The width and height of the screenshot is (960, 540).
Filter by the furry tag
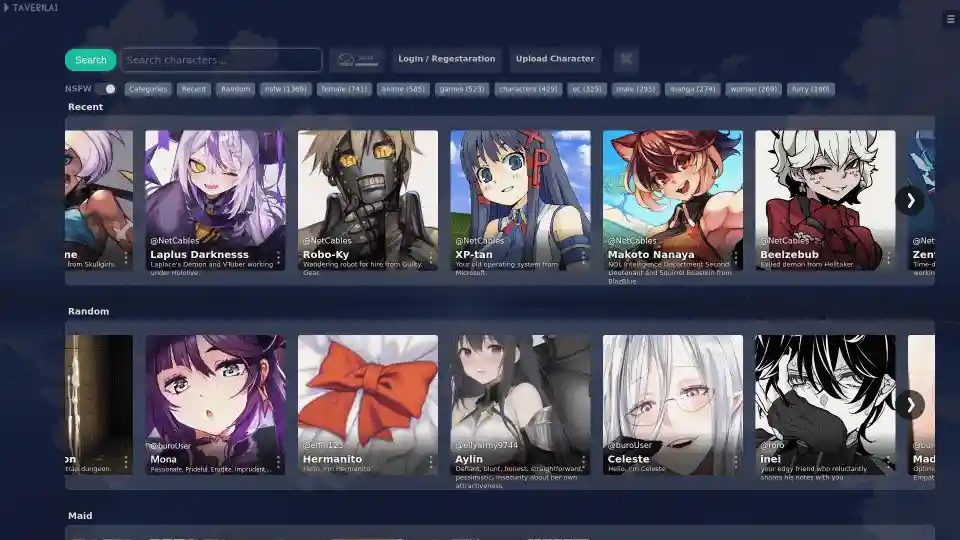811,89
